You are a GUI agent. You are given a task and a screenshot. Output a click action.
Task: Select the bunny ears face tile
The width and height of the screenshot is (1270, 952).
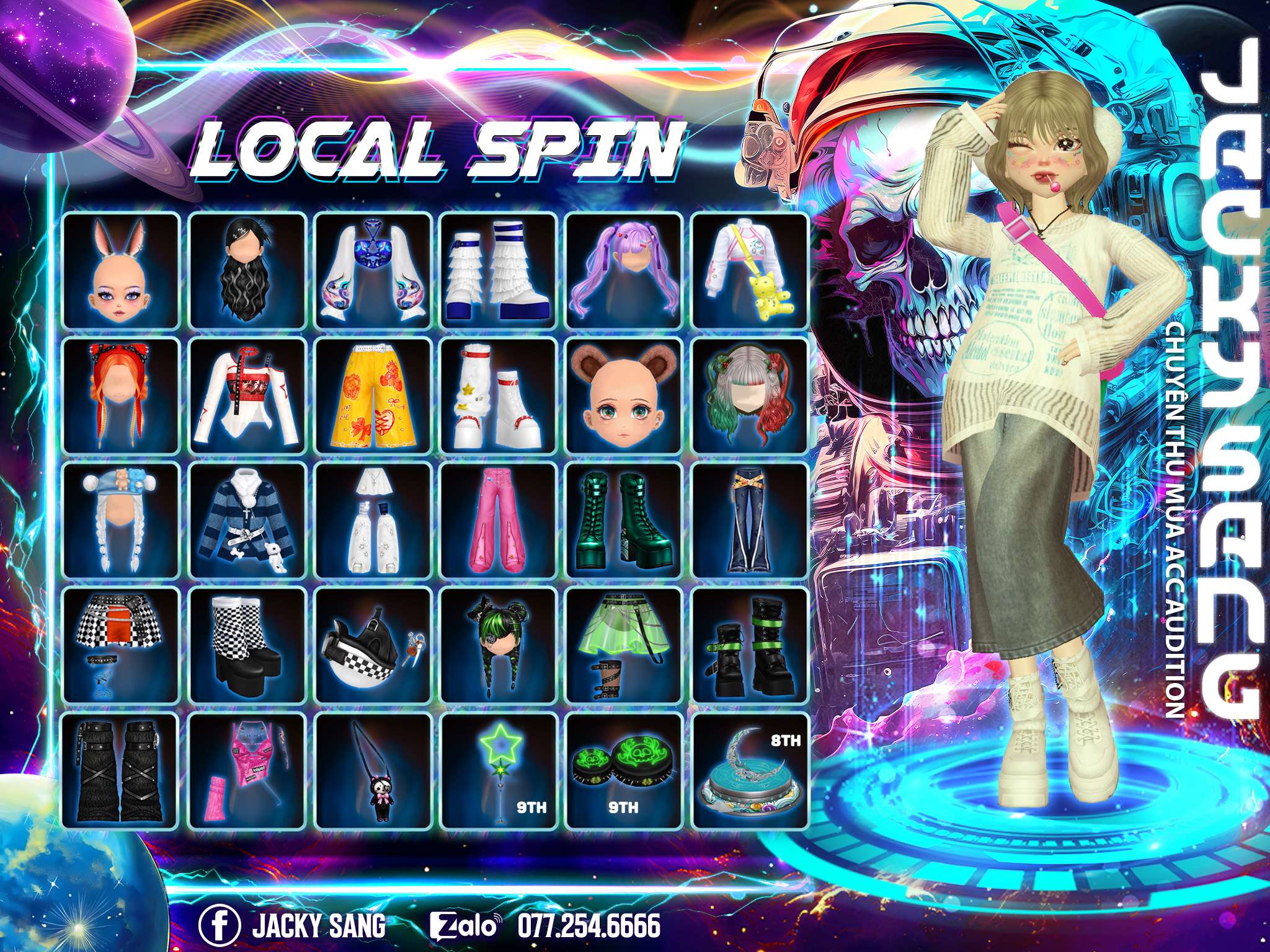[122, 270]
